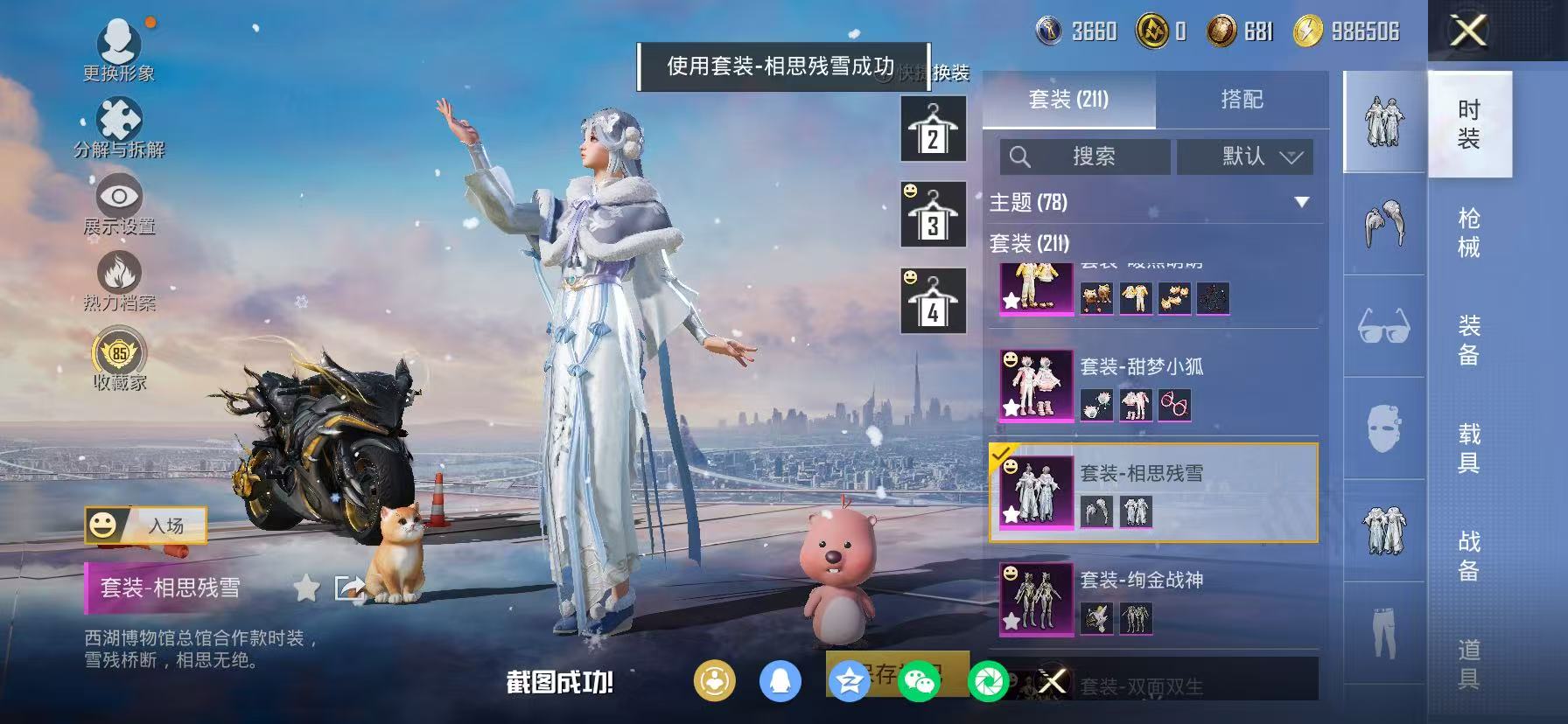Collapse the 主题 (78) section
The width and height of the screenshot is (1568, 724).
coord(1303,200)
